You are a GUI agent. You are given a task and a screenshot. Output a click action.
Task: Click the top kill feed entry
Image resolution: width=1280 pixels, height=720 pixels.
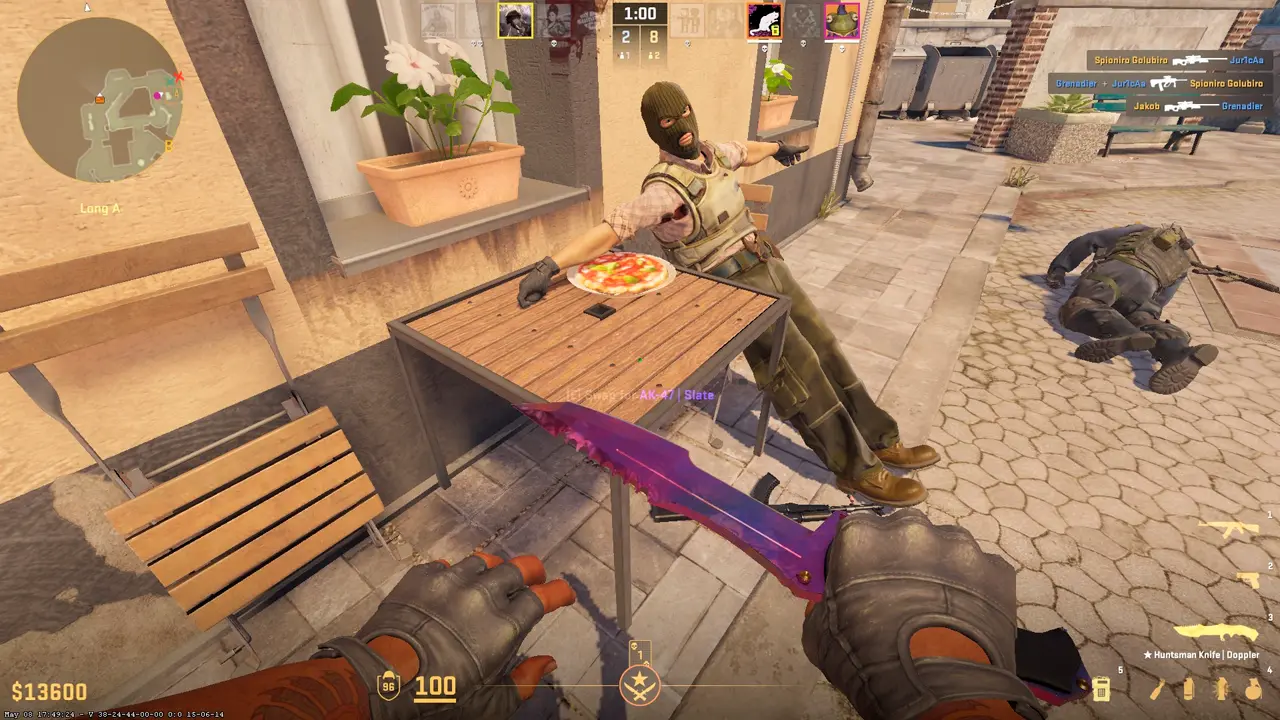[x=1166, y=60]
